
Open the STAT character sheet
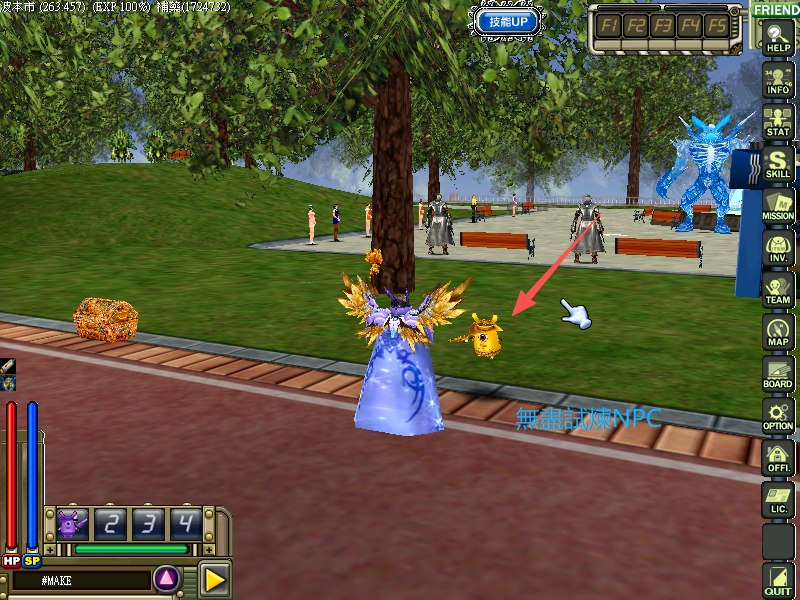778,121
